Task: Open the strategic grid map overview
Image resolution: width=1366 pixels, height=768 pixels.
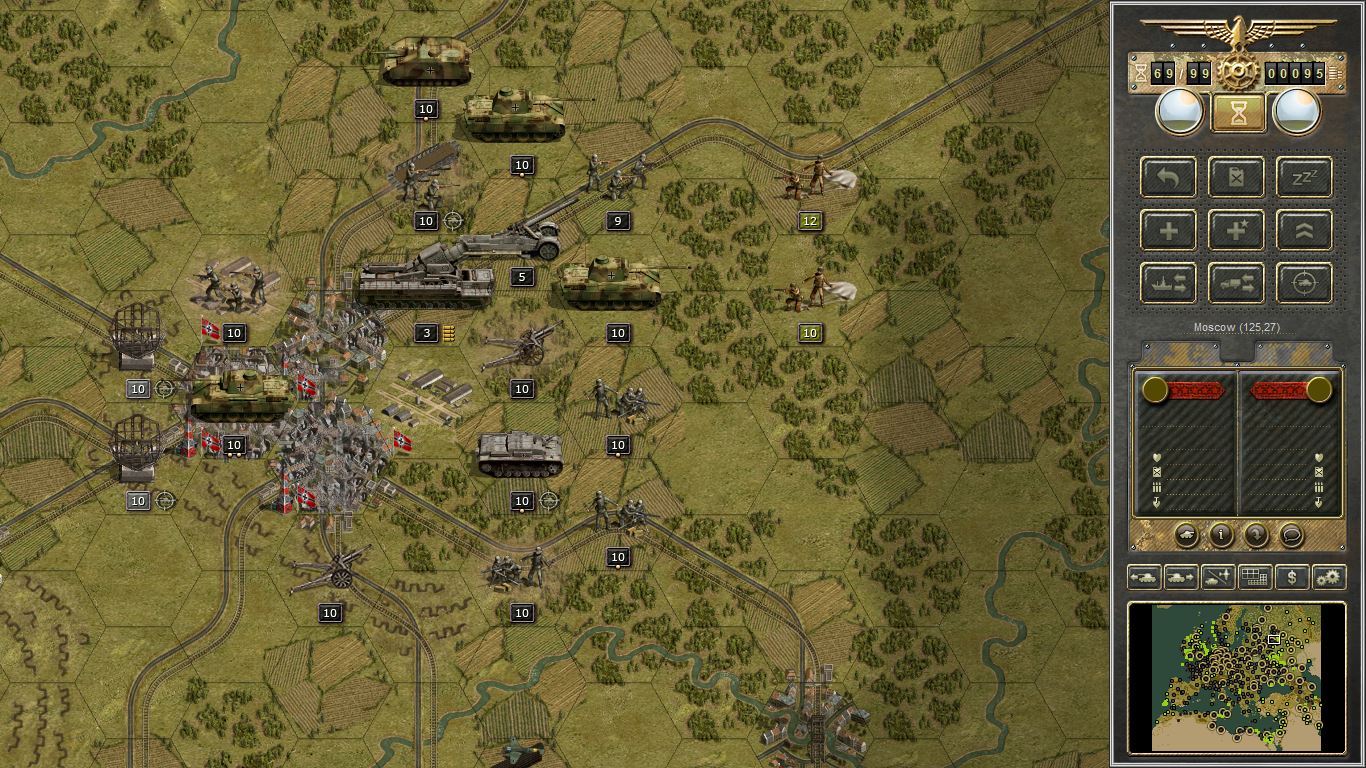Action: click(x=1255, y=577)
